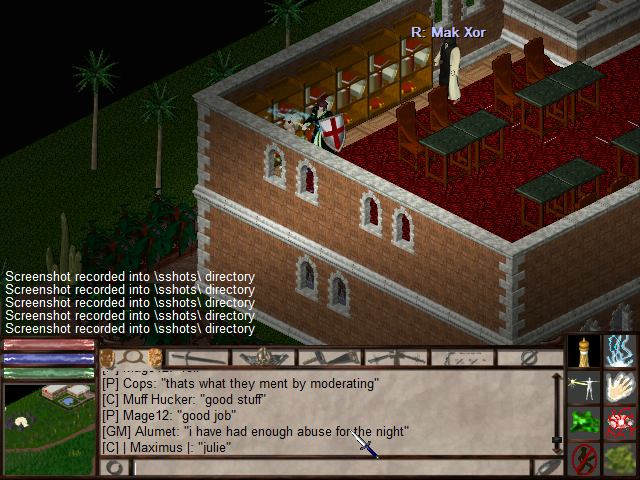The height and width of the screenshot is (480, 640).
Task: Click the quill icon beside chat input
Action: pyautogui.click(x=548, y=467)
